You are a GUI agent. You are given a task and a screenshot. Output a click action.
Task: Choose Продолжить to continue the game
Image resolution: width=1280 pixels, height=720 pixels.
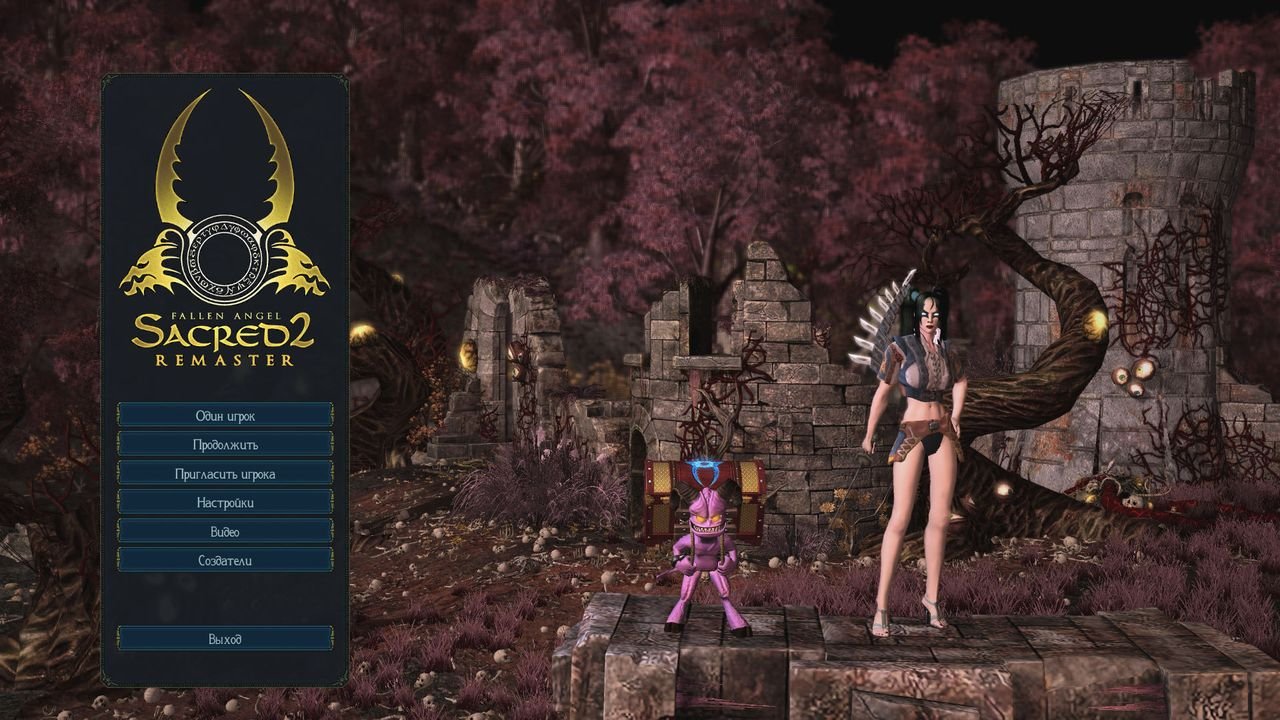225,444
